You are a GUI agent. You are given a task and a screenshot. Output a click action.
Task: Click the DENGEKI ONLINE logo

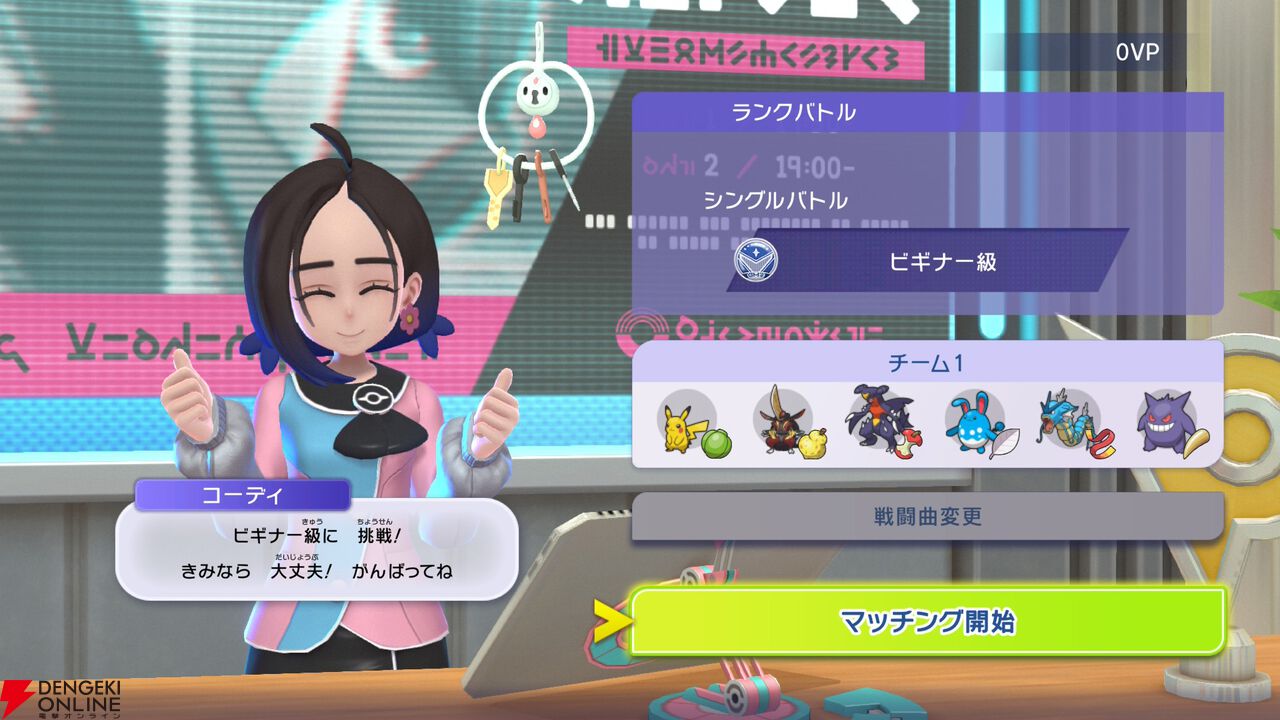pos(65,697)
